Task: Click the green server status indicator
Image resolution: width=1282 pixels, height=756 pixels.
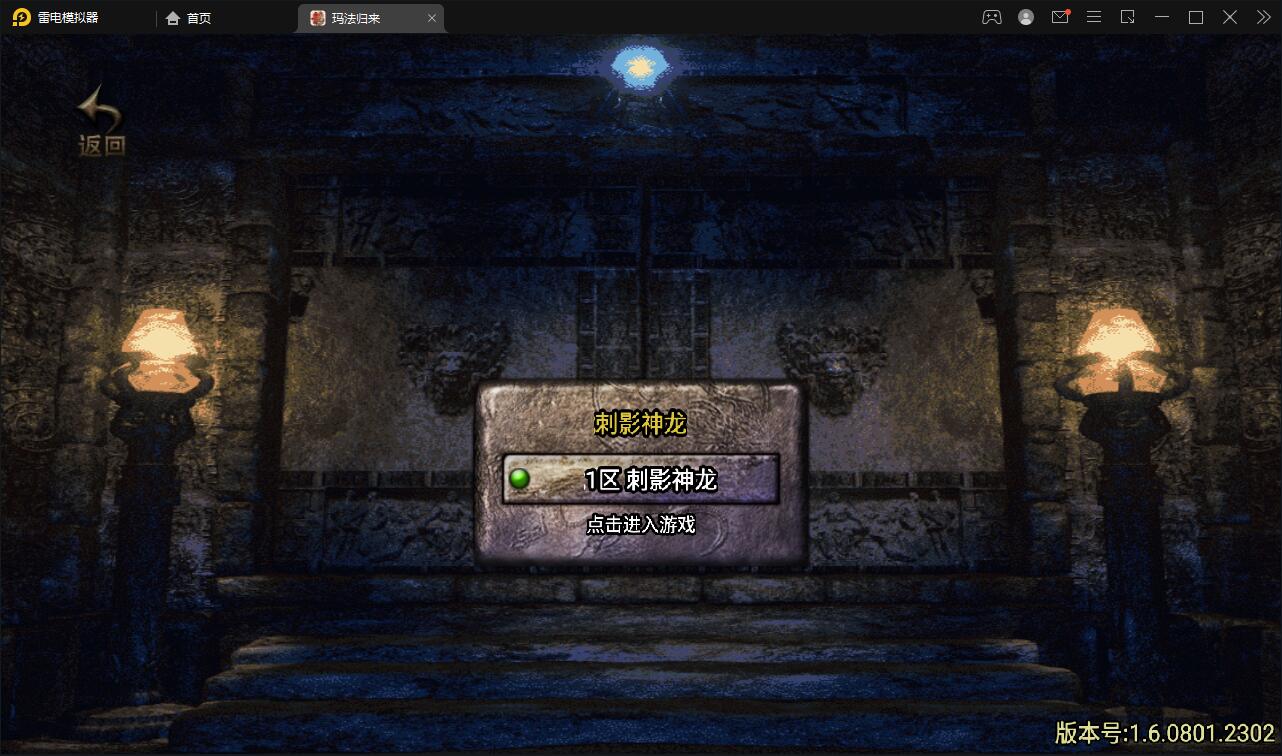Action: 517,480
